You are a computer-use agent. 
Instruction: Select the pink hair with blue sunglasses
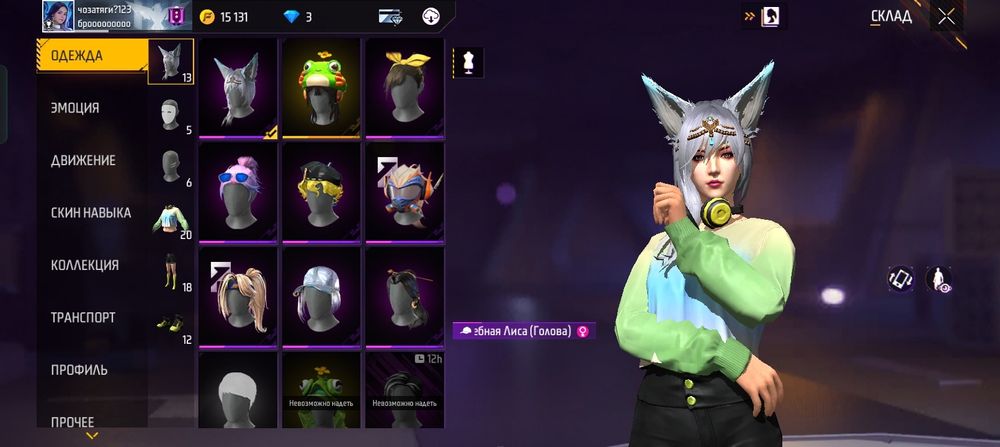pos(238,191)
